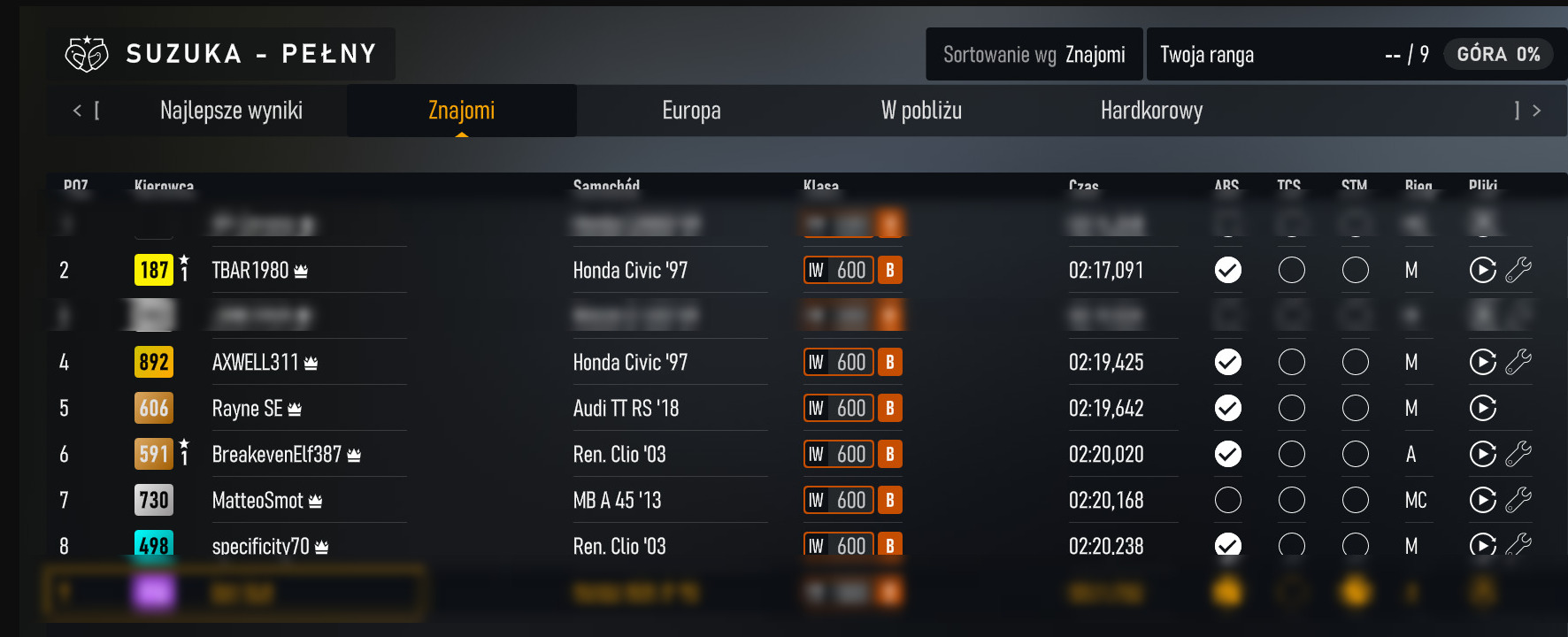Enable TCS circle for MatteoSmot
This screenshot has height=637, width=1568.
coord(1292,500)
